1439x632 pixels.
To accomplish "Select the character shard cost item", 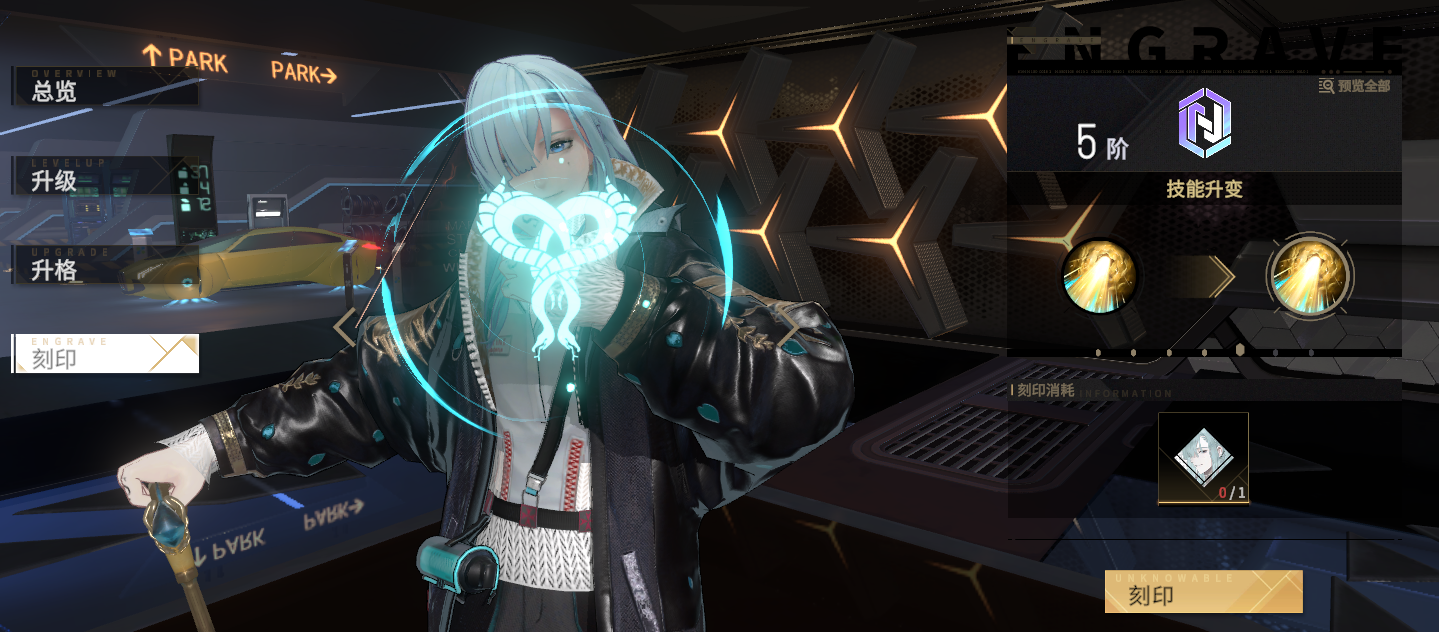I will (1203, 458).
